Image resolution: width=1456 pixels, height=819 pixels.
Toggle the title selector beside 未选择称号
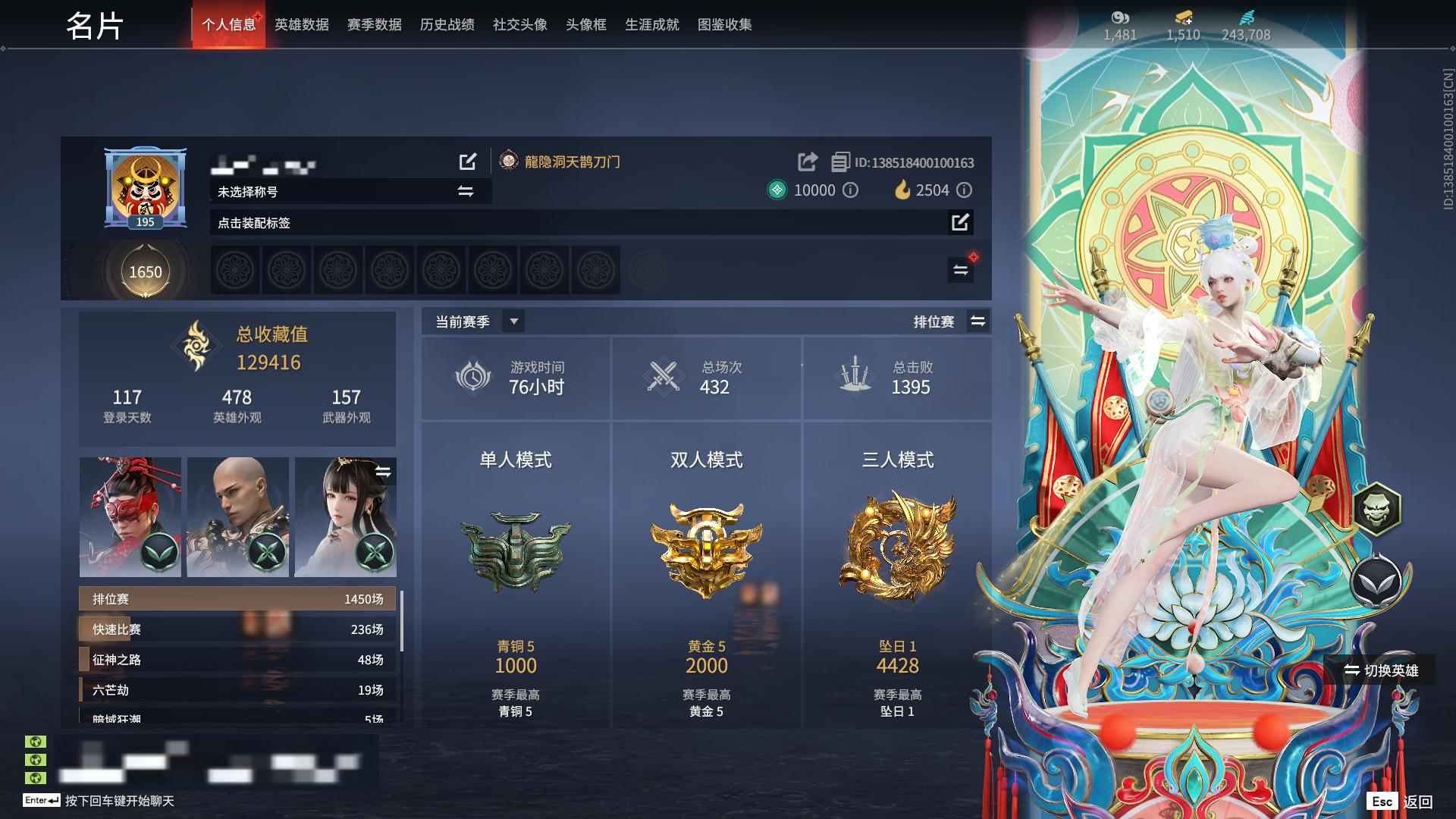click(464, 192)
